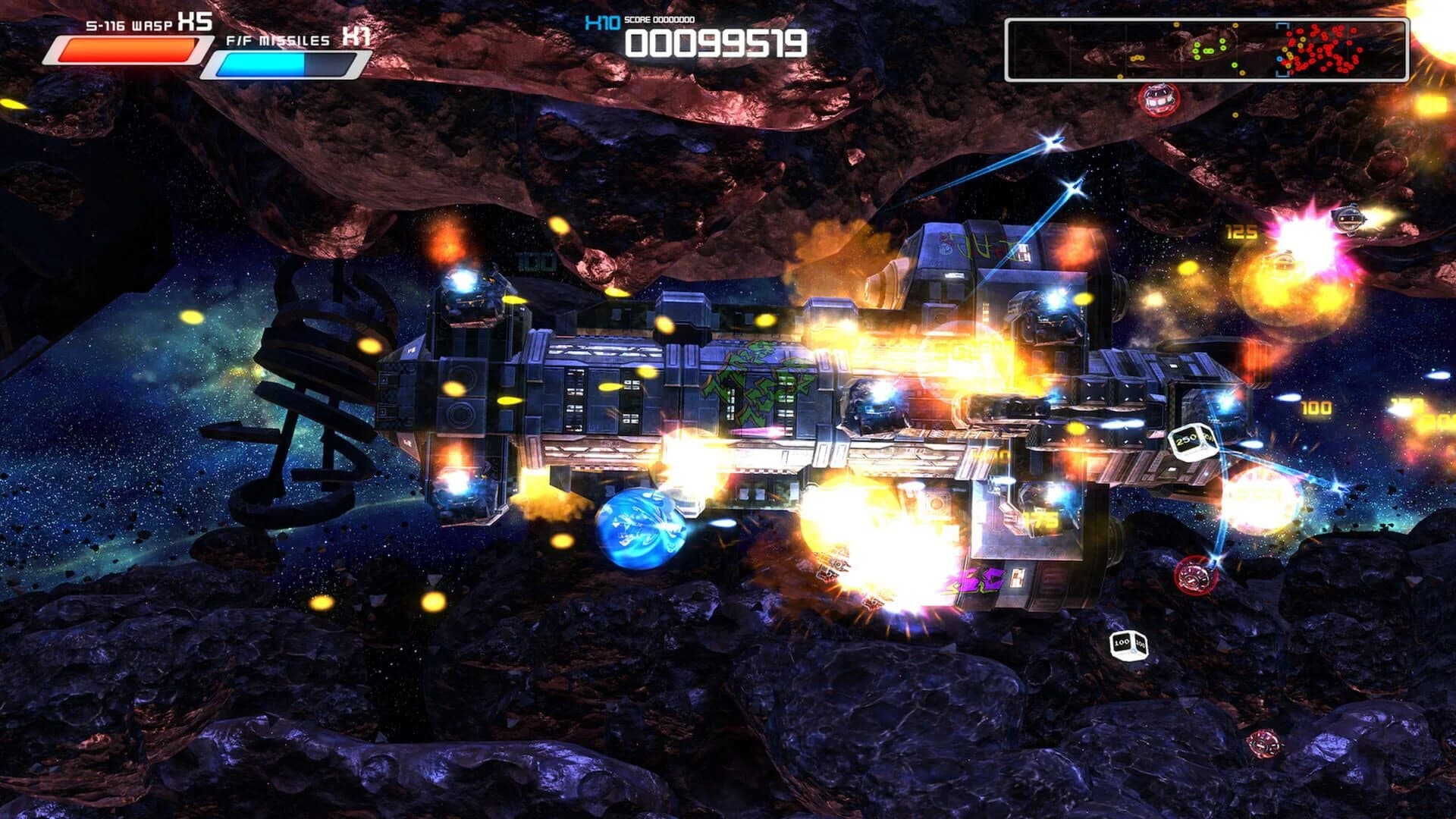Click the yellow dots on the minimap's left side
The image size is (1456, 819).
pyautogui.click(x=1138, y=58)
